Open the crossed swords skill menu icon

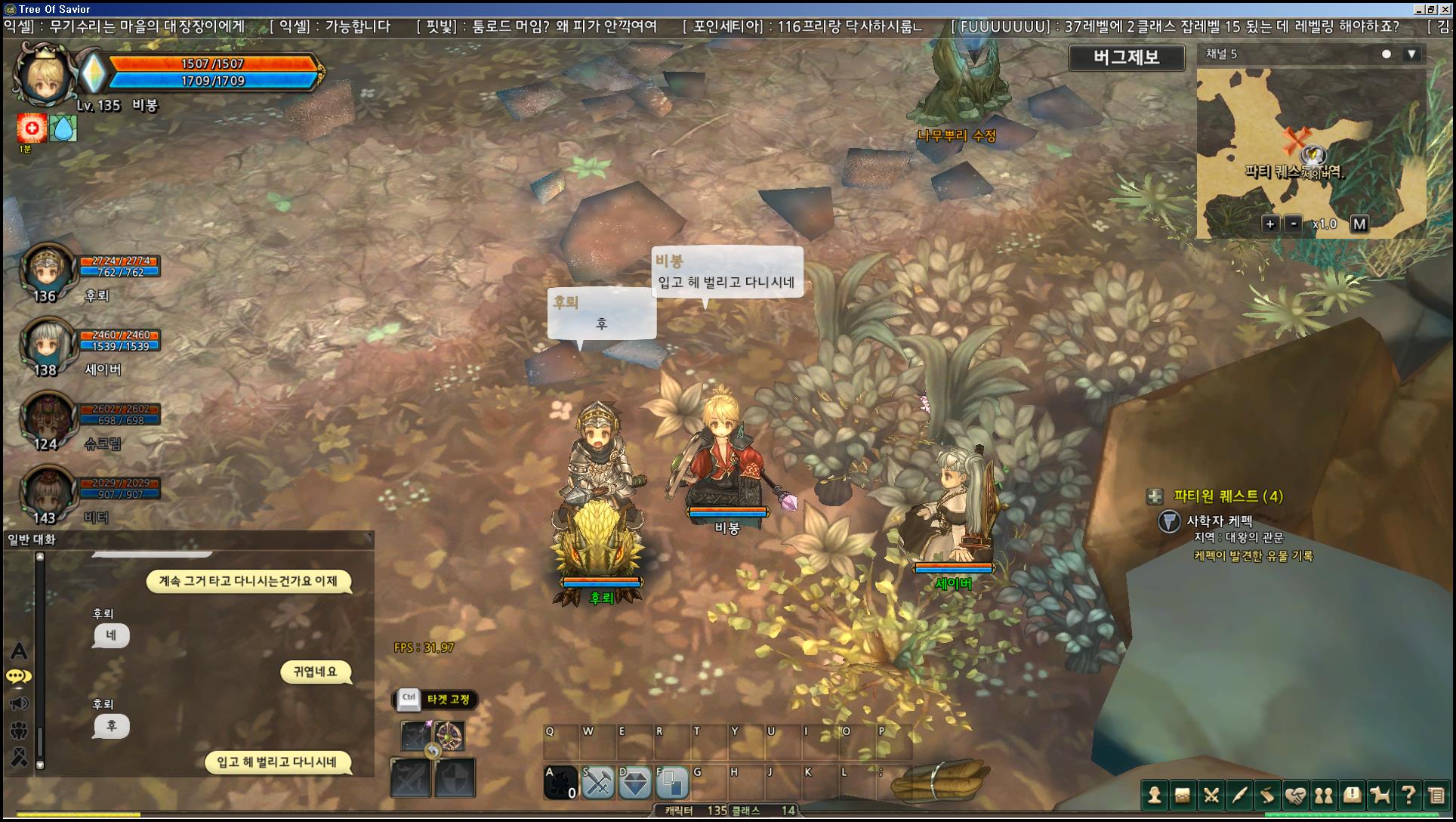click(x=1211, y=795)
